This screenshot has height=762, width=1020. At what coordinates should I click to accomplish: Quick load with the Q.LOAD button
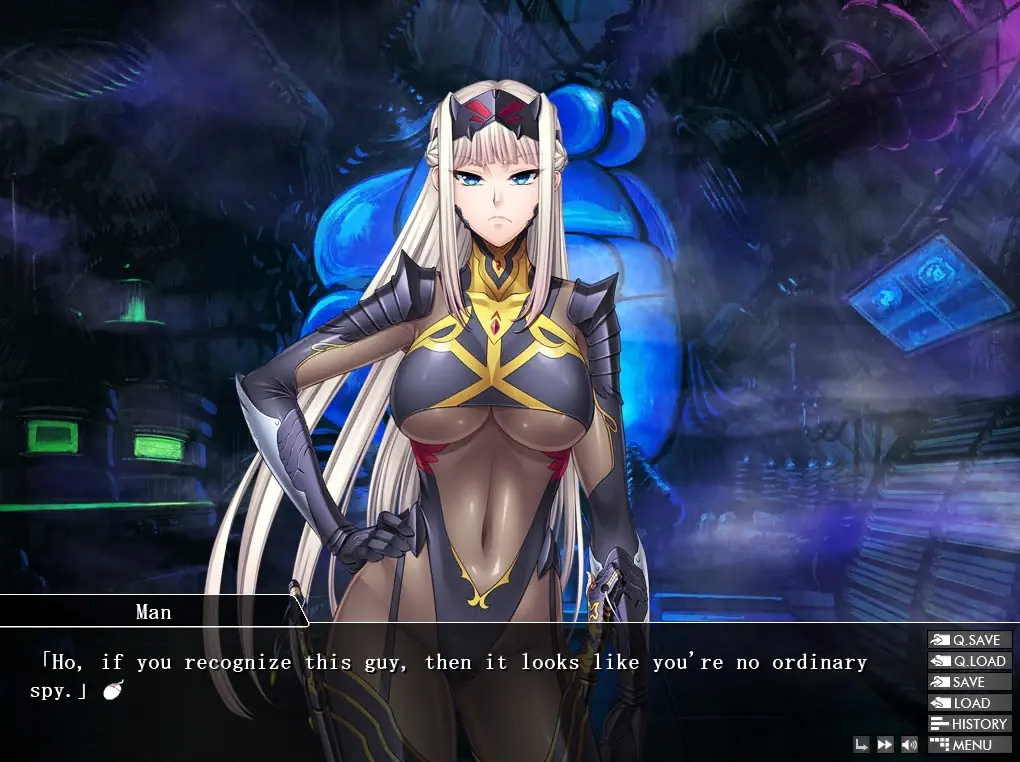(x=969, y=661)
